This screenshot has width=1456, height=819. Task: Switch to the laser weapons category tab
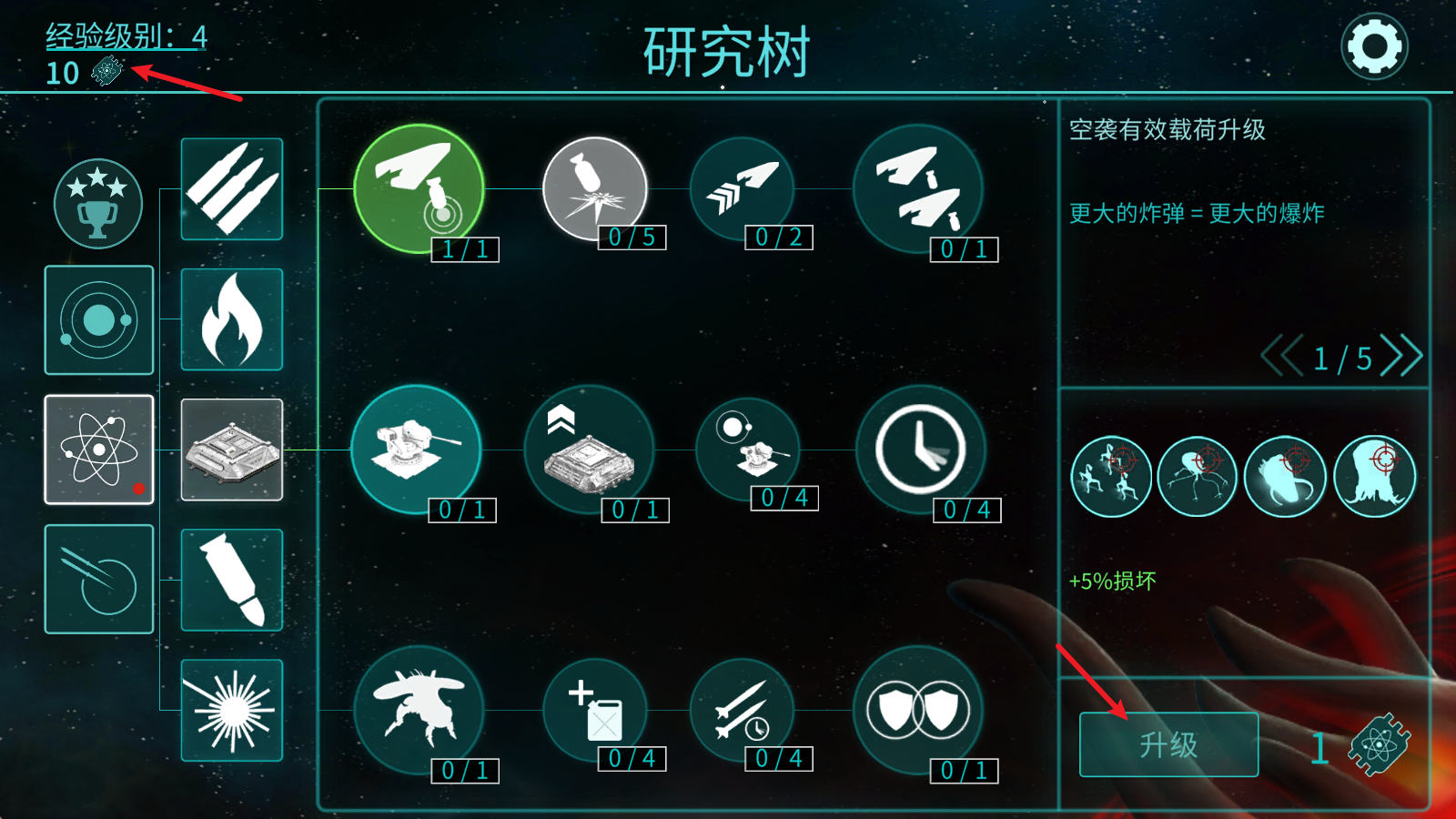[231, 710]
